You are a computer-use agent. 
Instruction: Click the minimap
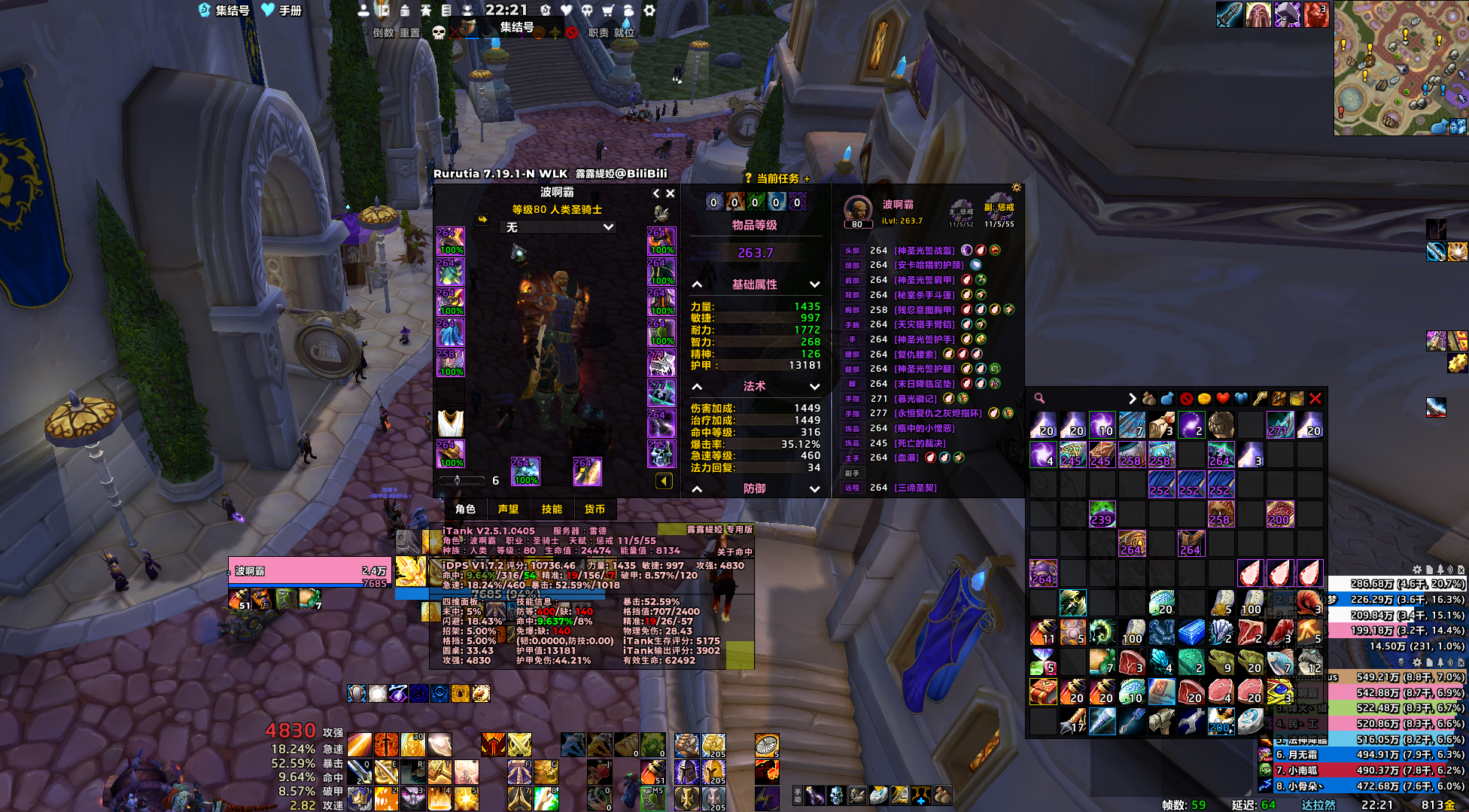[1400, 68]
